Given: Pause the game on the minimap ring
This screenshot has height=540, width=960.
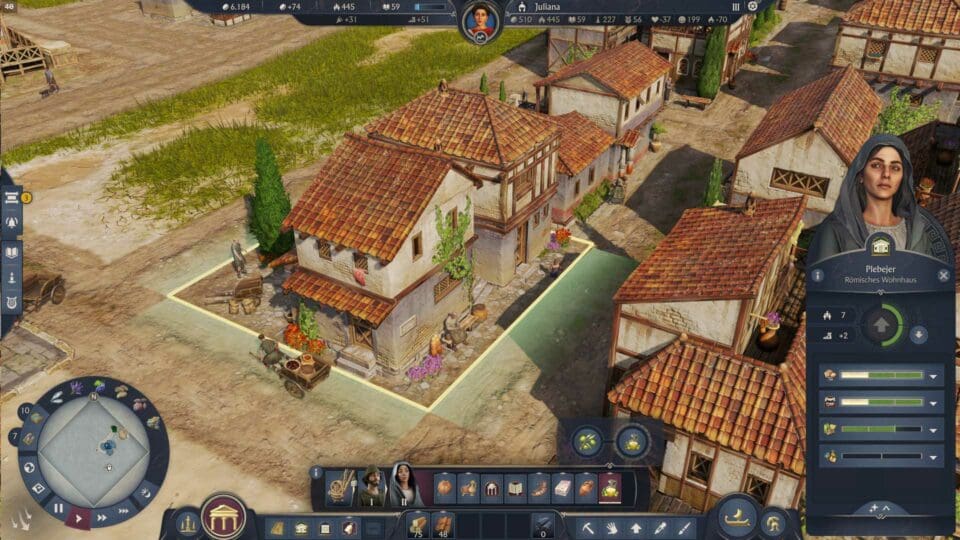Looking at the screenshot, I should (x=58, y=508).
